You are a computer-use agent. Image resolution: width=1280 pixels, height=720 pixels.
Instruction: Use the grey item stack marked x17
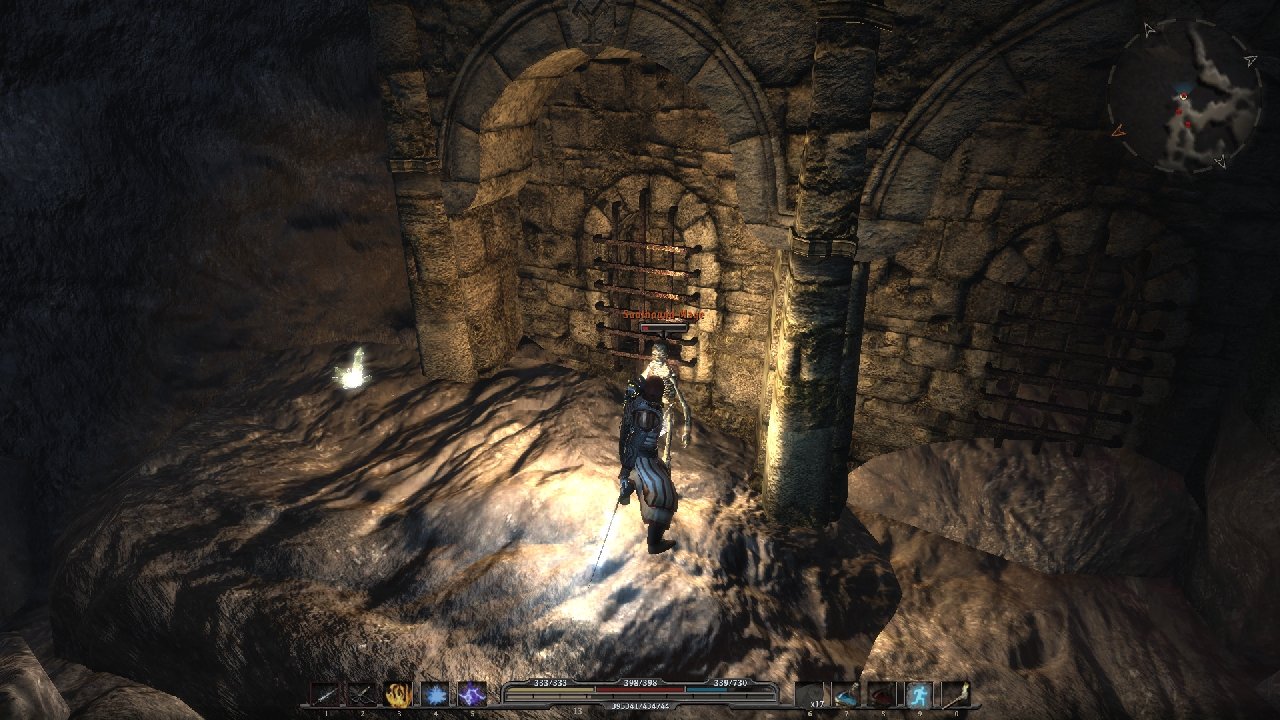tap(810, 694)
